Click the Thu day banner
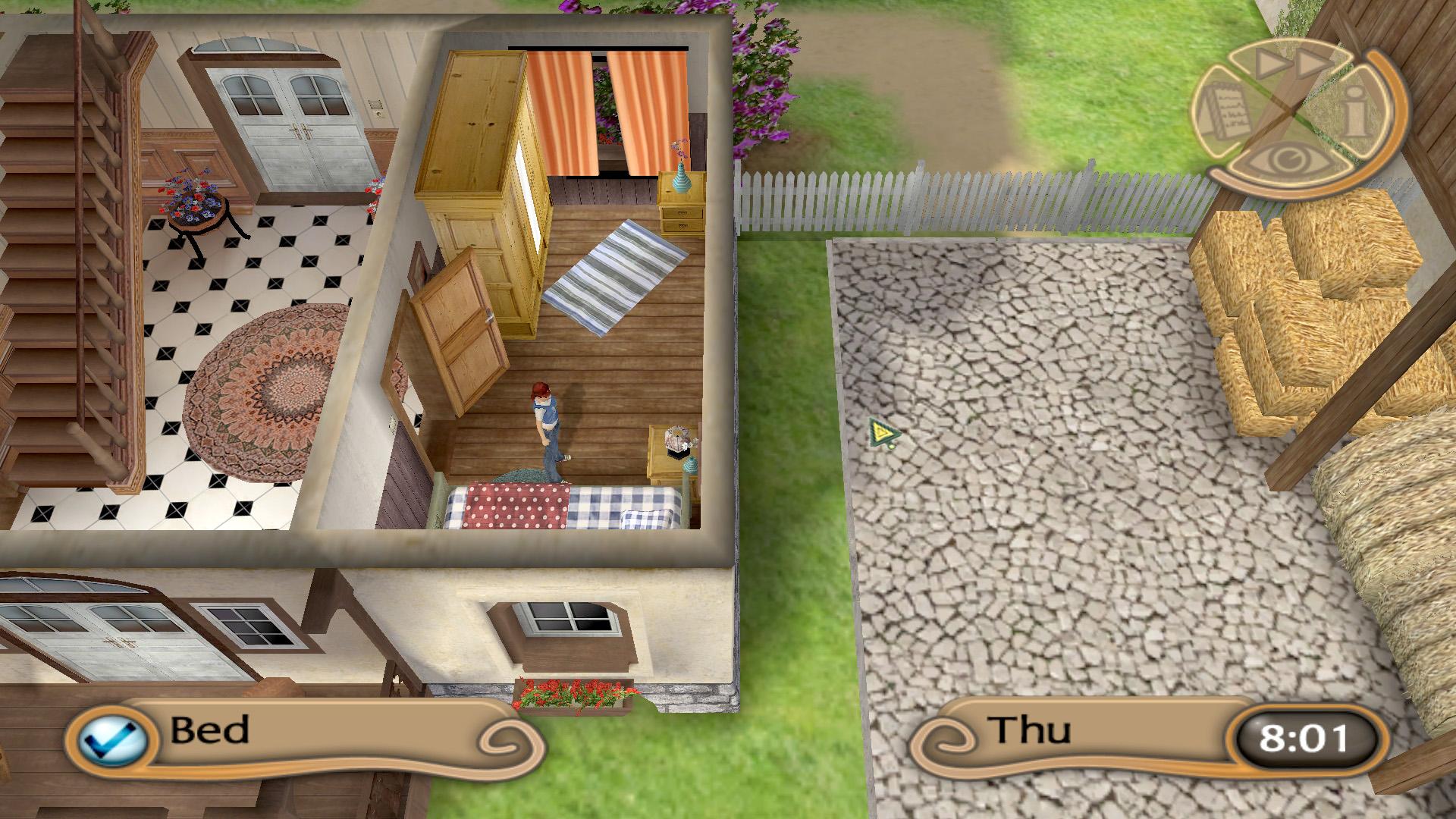 tap(1031, 732)
